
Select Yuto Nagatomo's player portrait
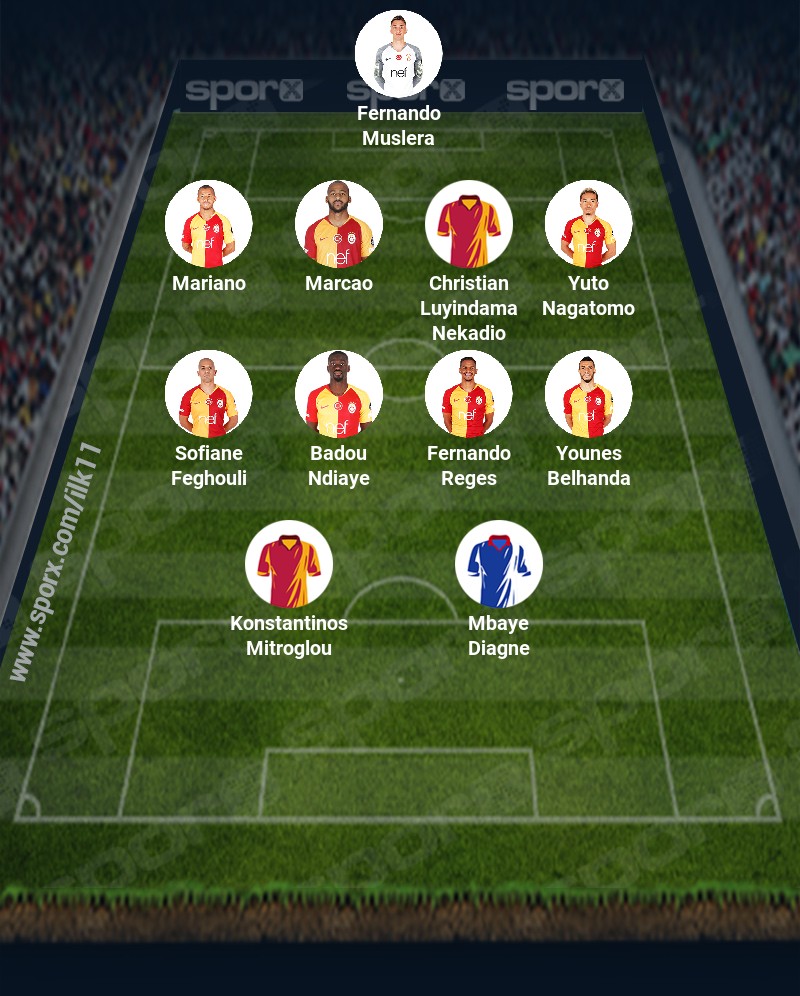point(588,224)
